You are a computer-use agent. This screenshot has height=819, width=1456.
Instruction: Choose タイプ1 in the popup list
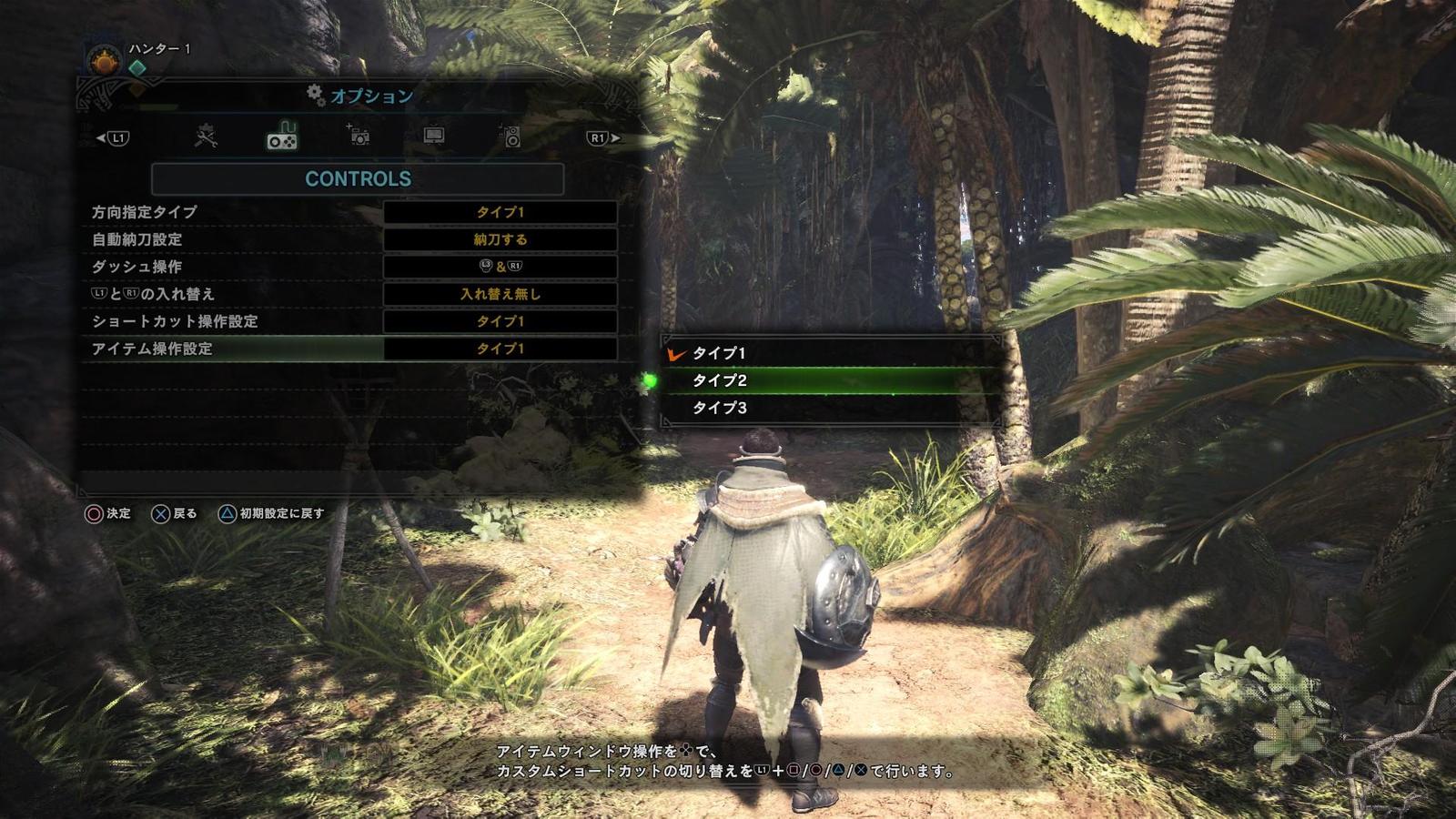pyautogui.click(x=719, y=353)
